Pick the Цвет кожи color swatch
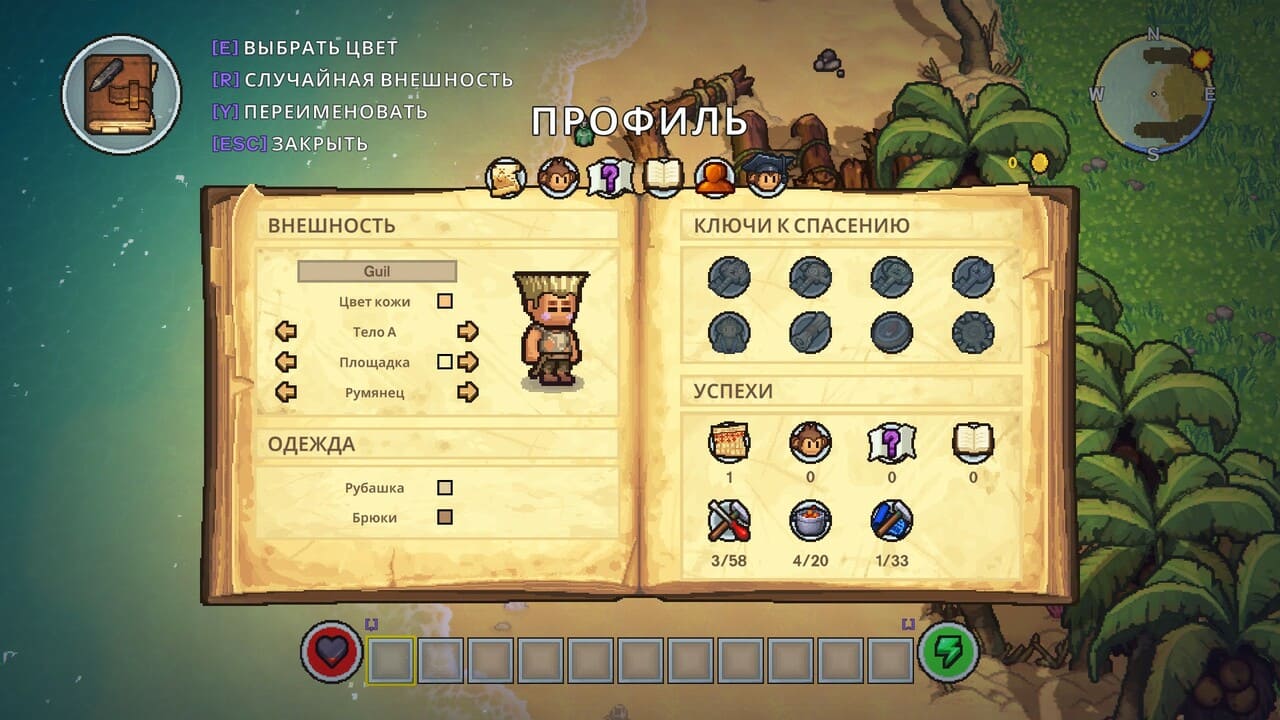 [x=445, y=301]
